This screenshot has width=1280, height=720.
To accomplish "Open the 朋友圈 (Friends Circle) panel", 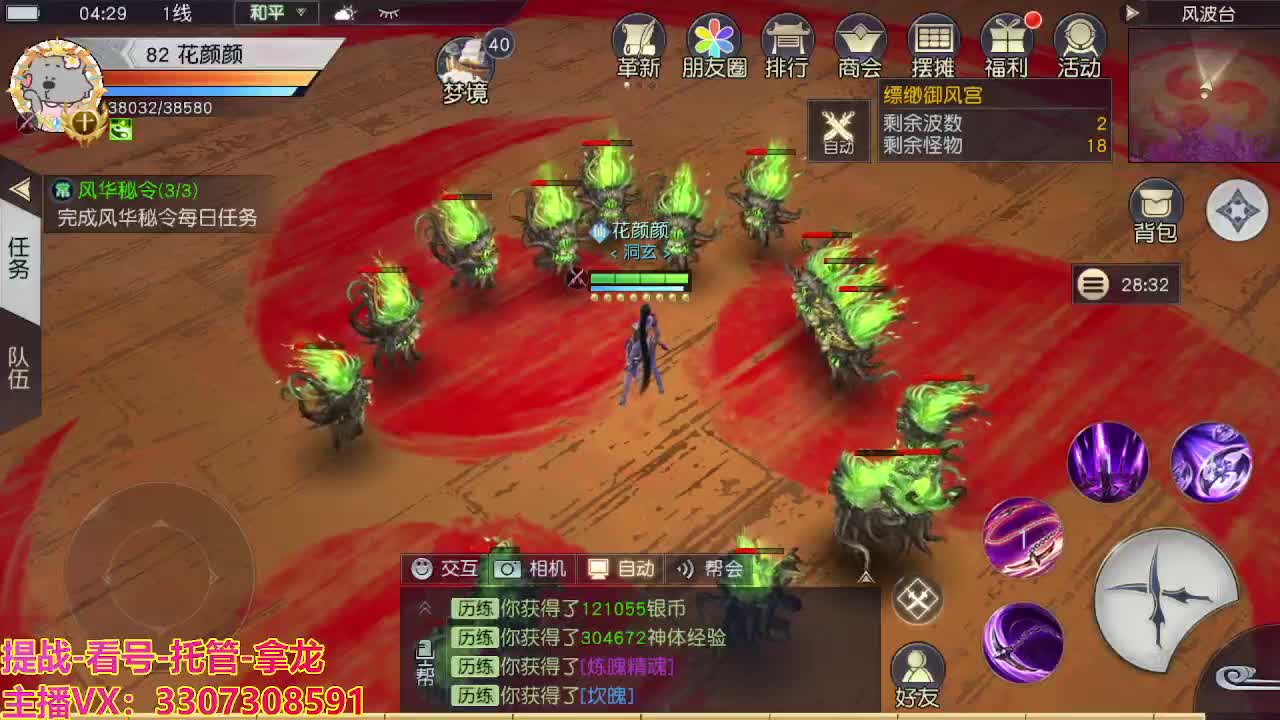I will pyautogui.click(x=712, y=45).
